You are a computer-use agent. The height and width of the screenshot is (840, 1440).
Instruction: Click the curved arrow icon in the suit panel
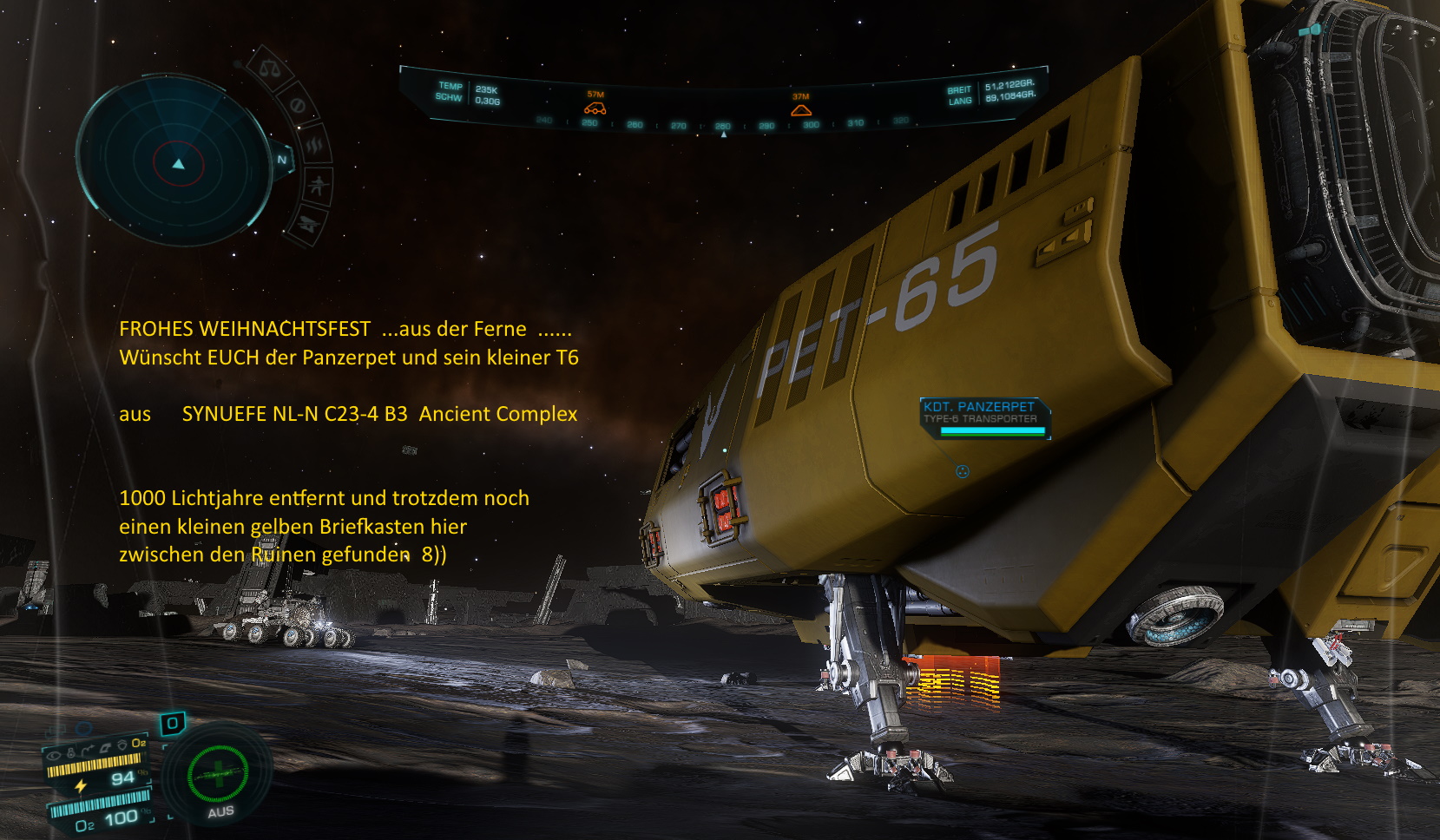(x=88, y=749)
